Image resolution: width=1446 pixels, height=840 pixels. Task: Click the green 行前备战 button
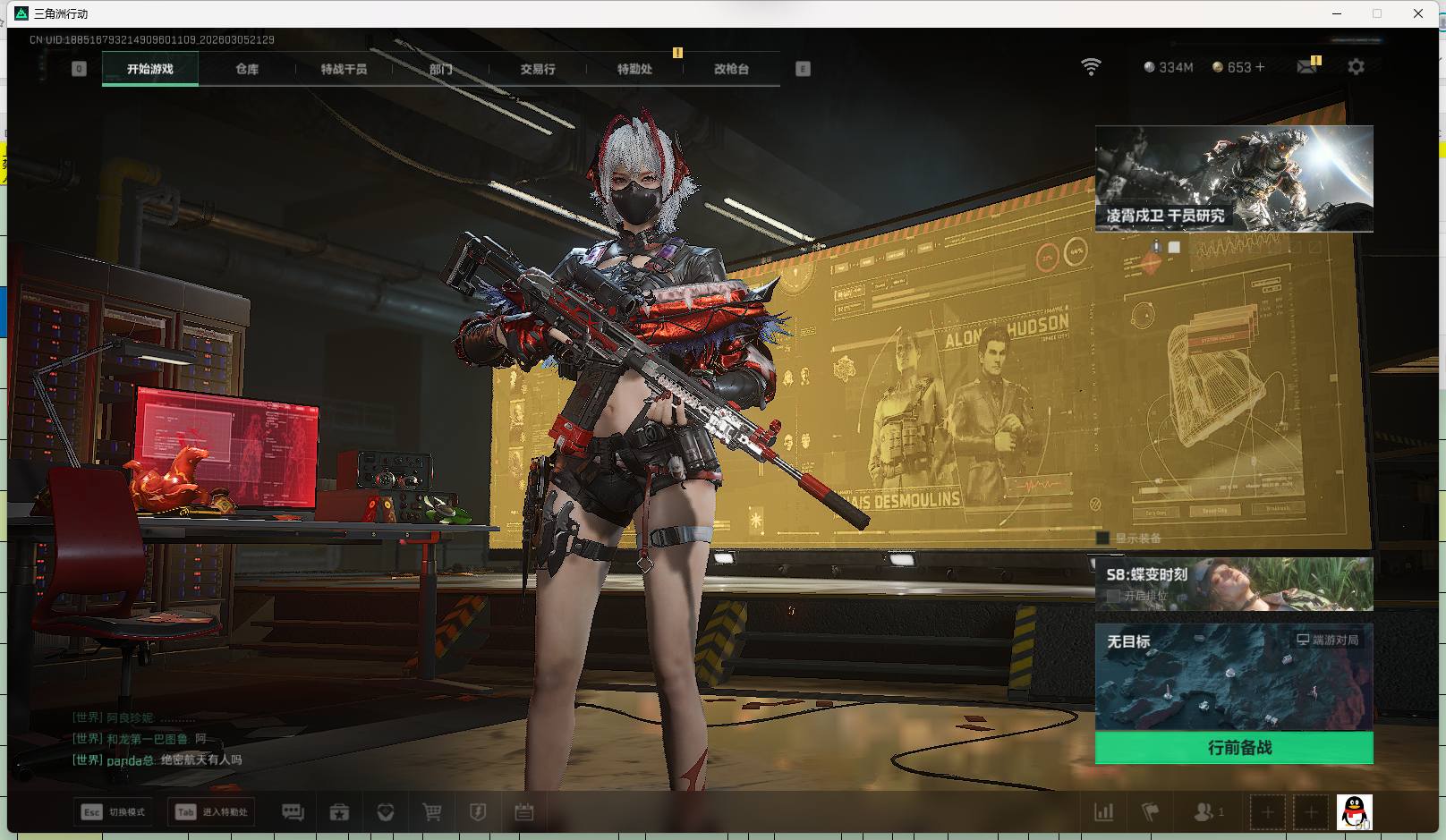click(1234, 748)
